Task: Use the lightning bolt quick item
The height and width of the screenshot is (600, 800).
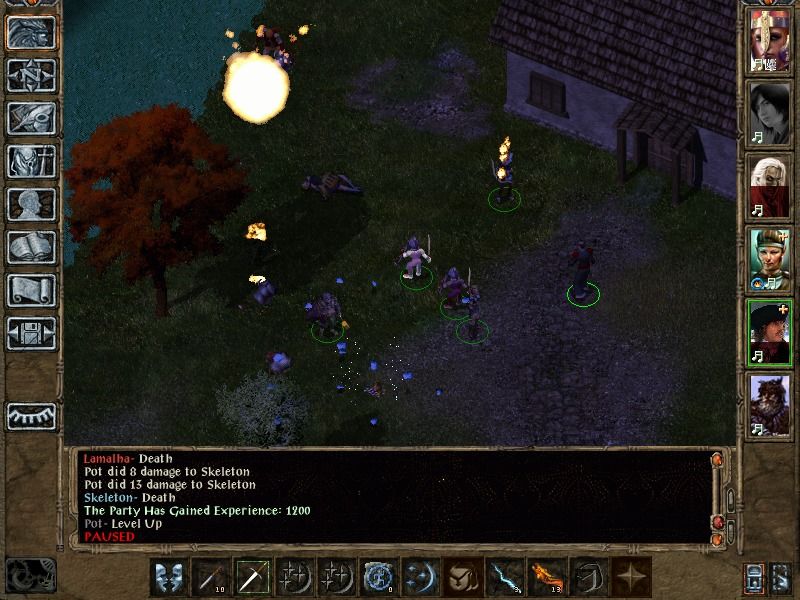Action: pyautogui.click(x=503, y=578)
